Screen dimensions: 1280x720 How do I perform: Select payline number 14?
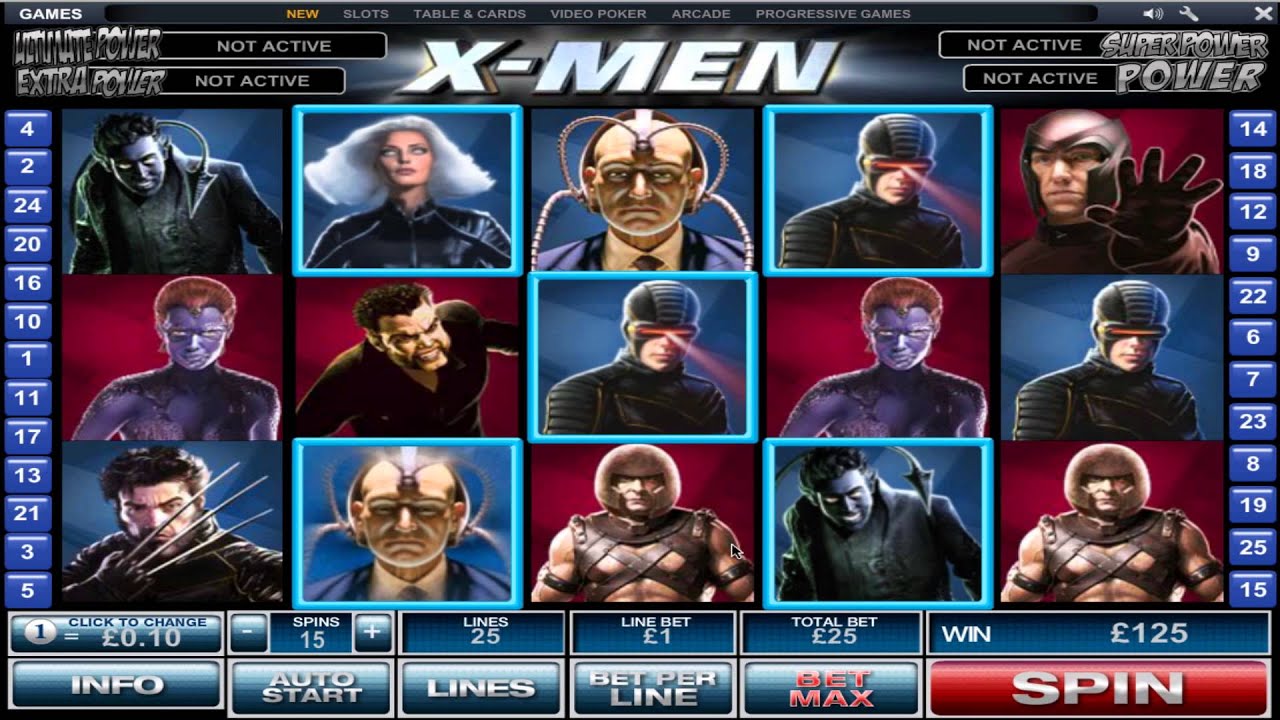pyautogui.click(x=1254, y=128)
